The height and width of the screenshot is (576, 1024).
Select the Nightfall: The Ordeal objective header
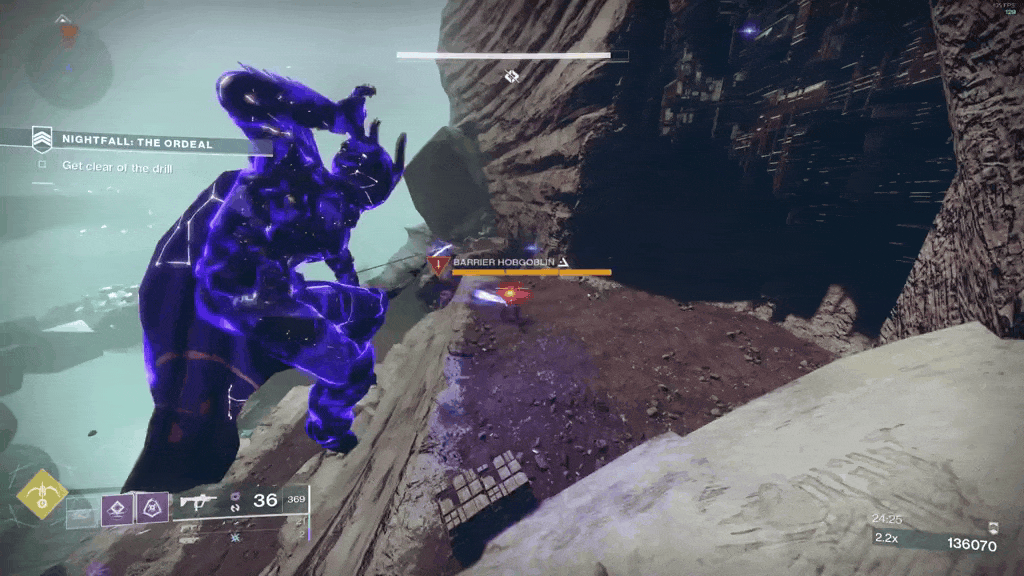tap(136, 142)
